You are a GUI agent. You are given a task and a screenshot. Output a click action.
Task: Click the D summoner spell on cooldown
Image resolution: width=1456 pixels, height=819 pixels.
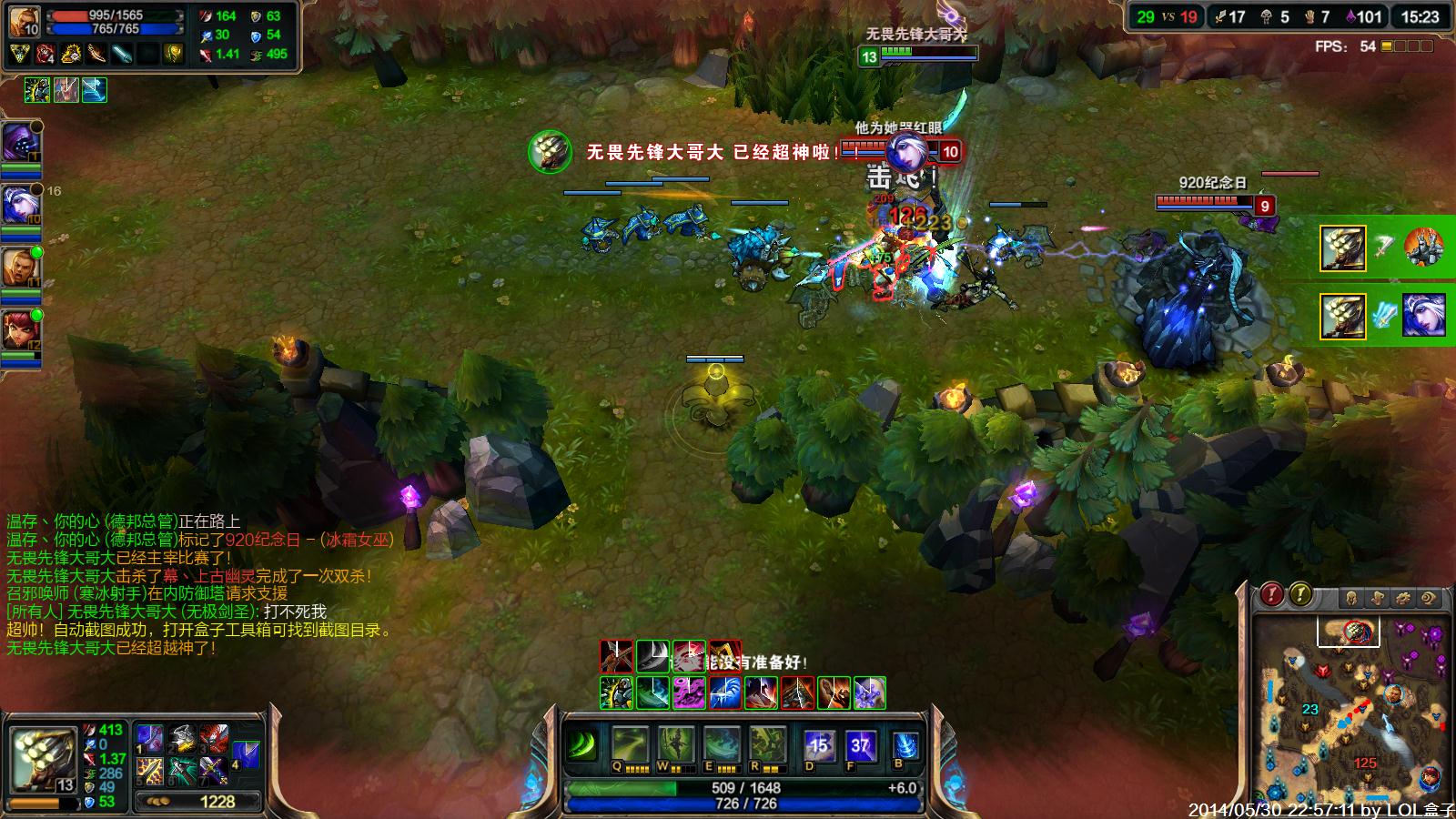click(x=819, y=745)
